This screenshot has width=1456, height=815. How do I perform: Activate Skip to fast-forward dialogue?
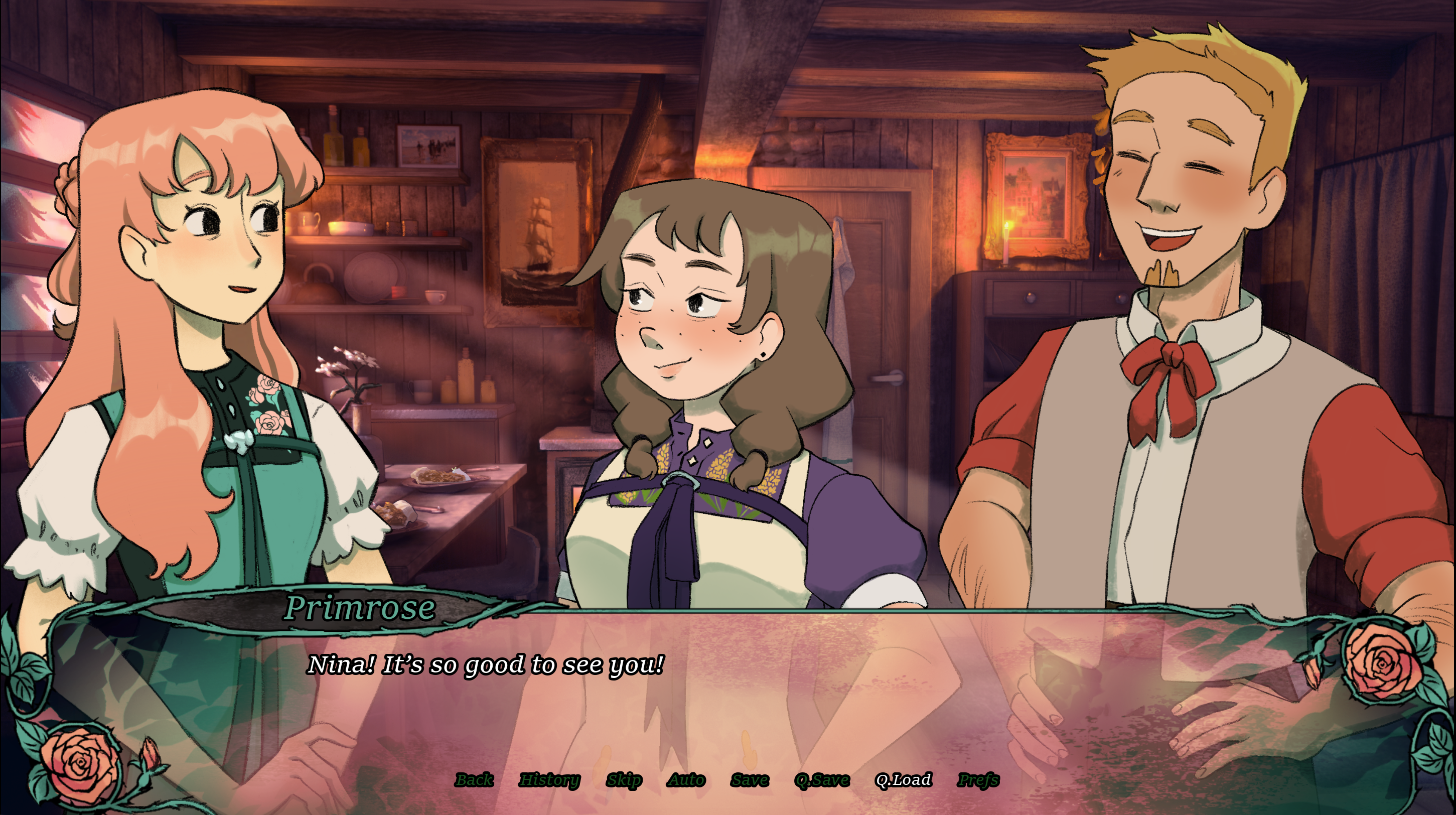(x=624, y=780)
